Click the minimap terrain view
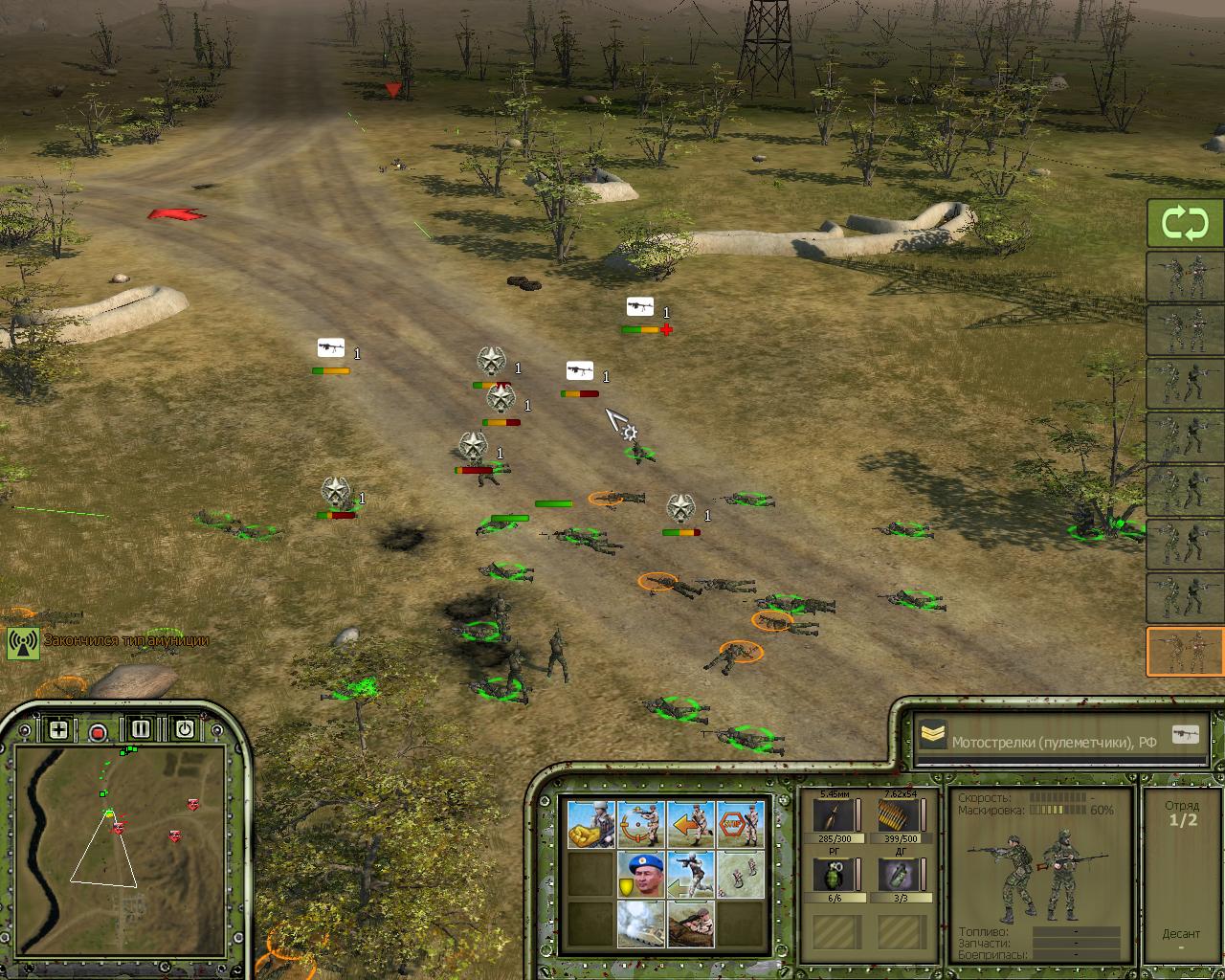This screenshot has height=980, width=1225. click(x=120, y=842)
